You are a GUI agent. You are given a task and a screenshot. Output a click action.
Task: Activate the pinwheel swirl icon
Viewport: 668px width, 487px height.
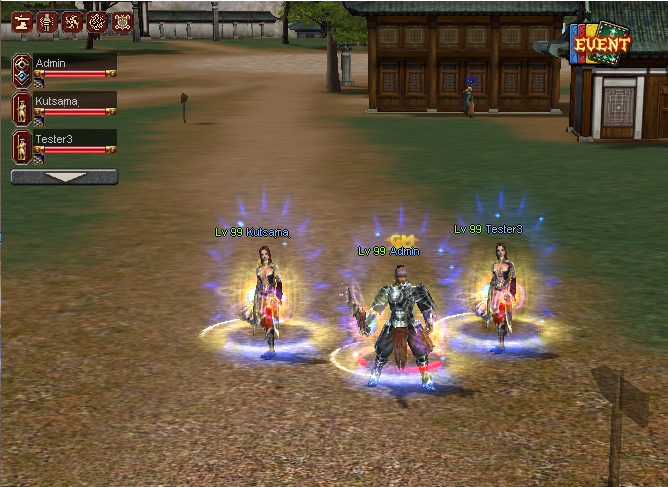click(71, 21)
